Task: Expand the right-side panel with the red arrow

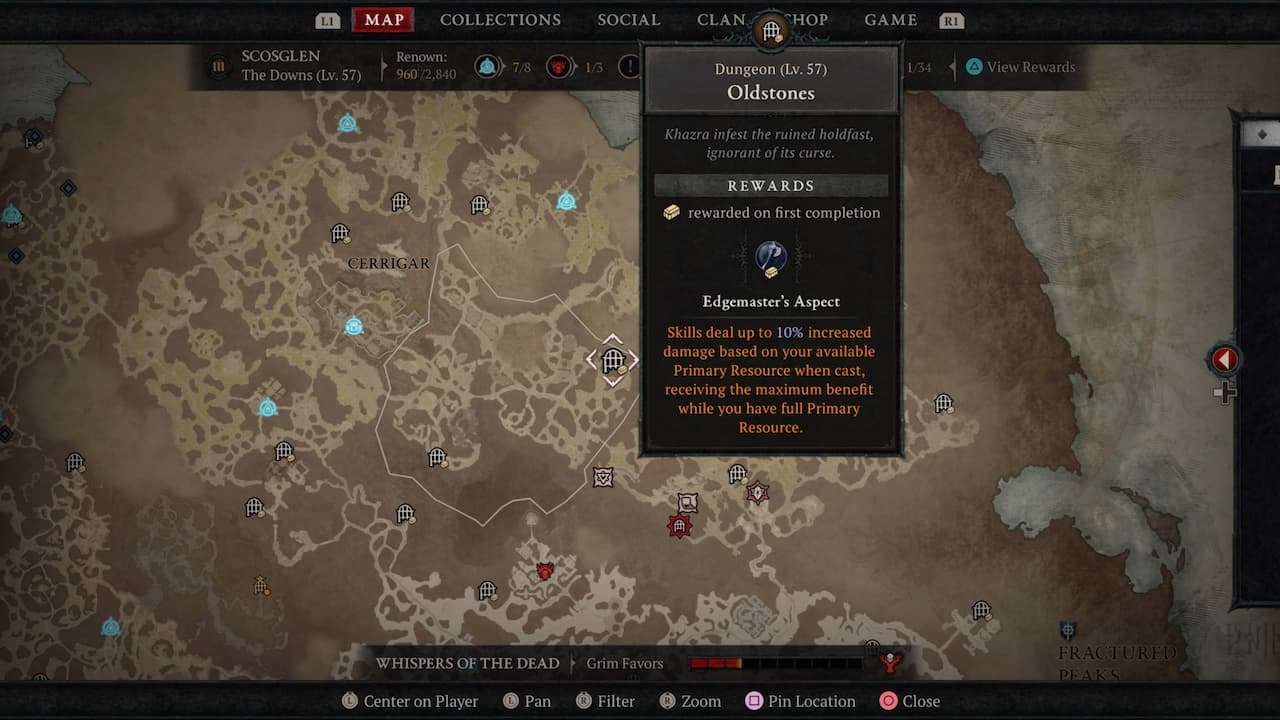Action: (x=1224, y=360)
